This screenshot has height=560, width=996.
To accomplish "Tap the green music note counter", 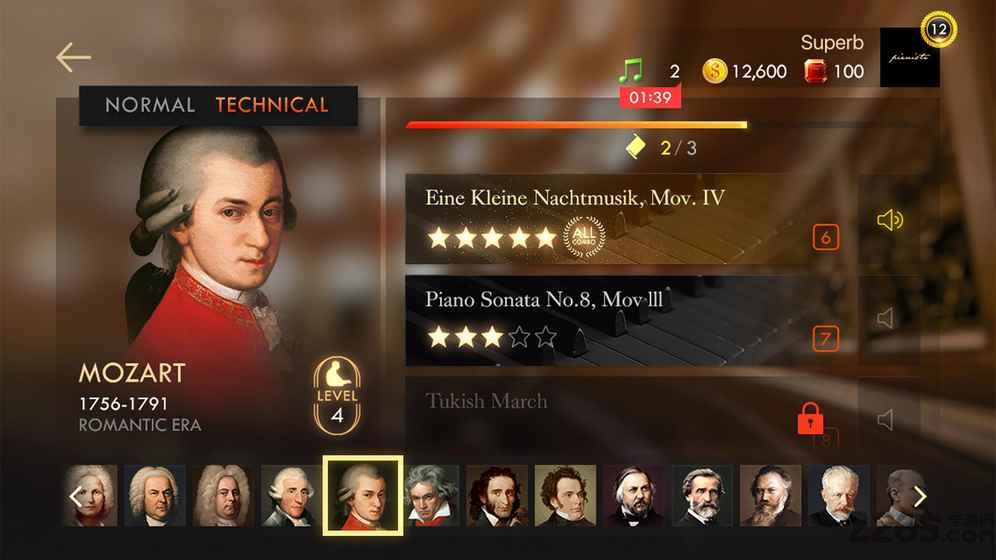I will tap(631, 71).
